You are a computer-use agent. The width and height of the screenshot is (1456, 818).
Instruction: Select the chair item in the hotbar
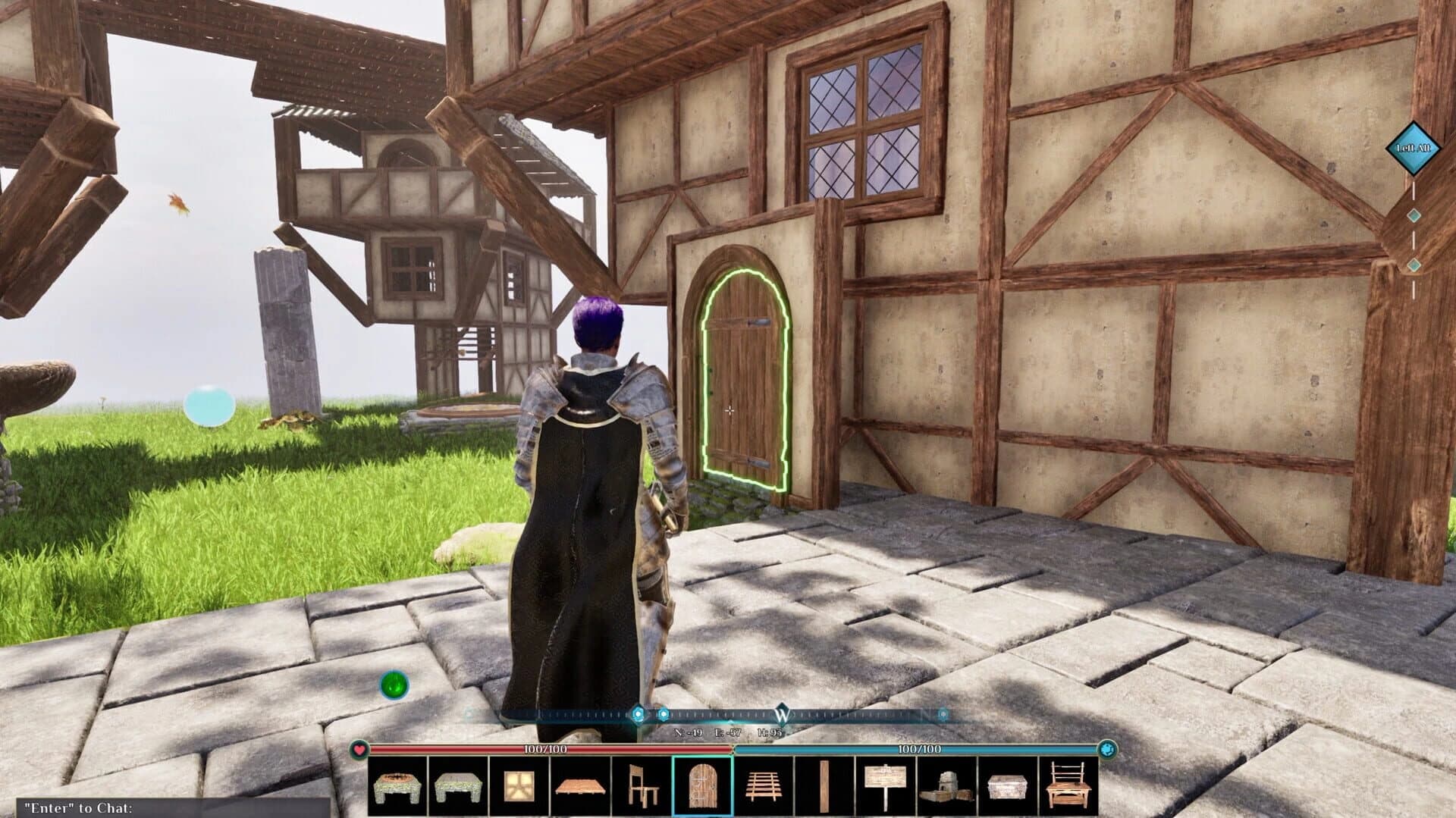click(x=643, y=788)
